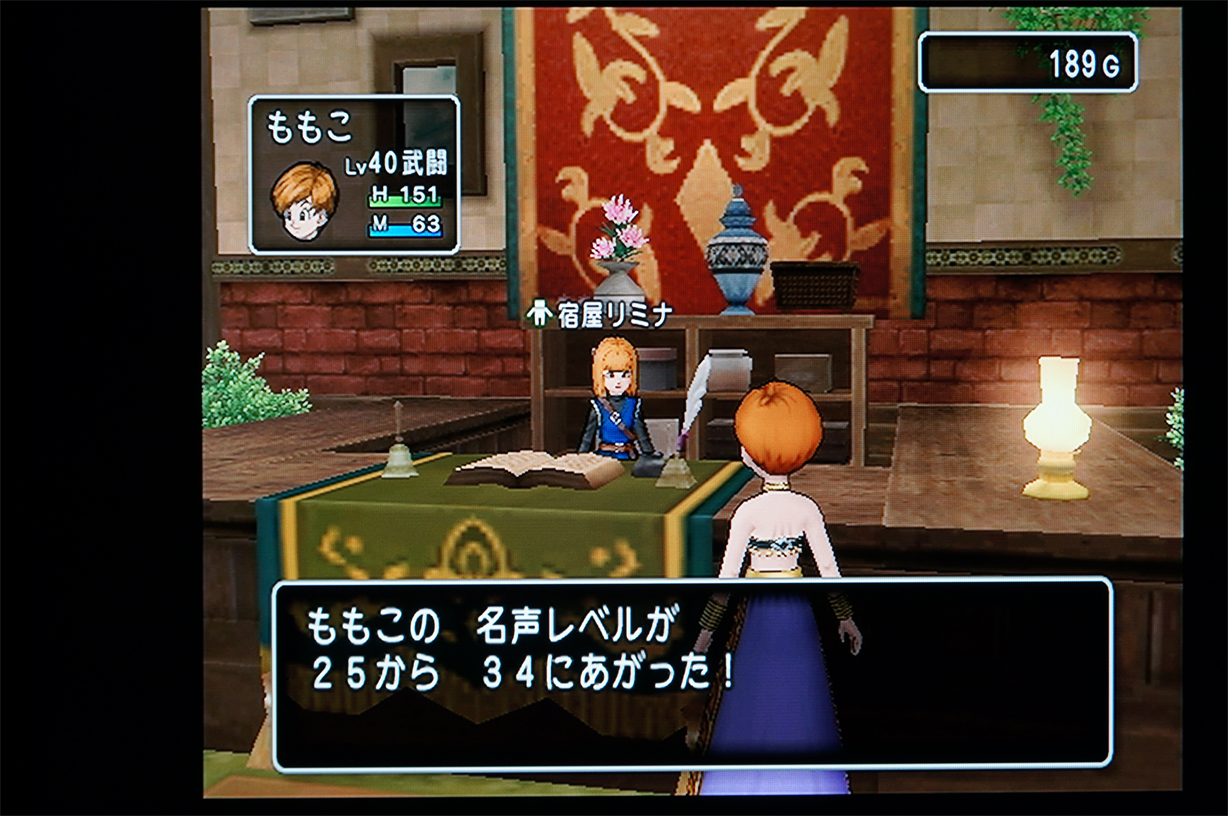
Task: Open ももこ's character status panel
Action: pos(354,175)
